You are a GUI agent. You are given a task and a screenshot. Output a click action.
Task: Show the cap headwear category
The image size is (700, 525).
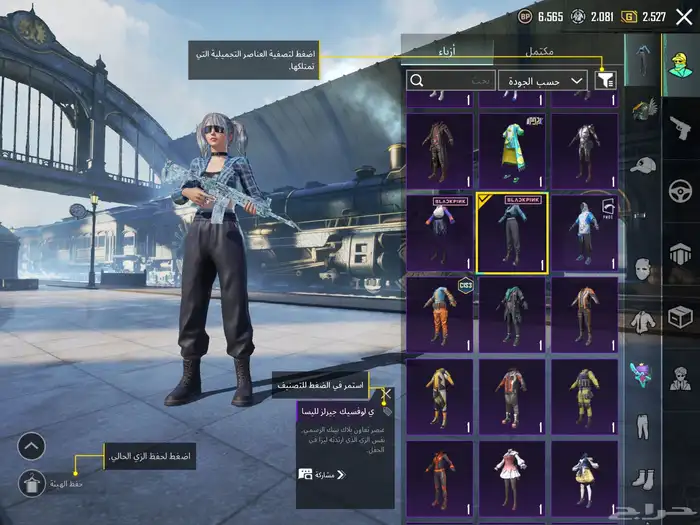point(643,164)
